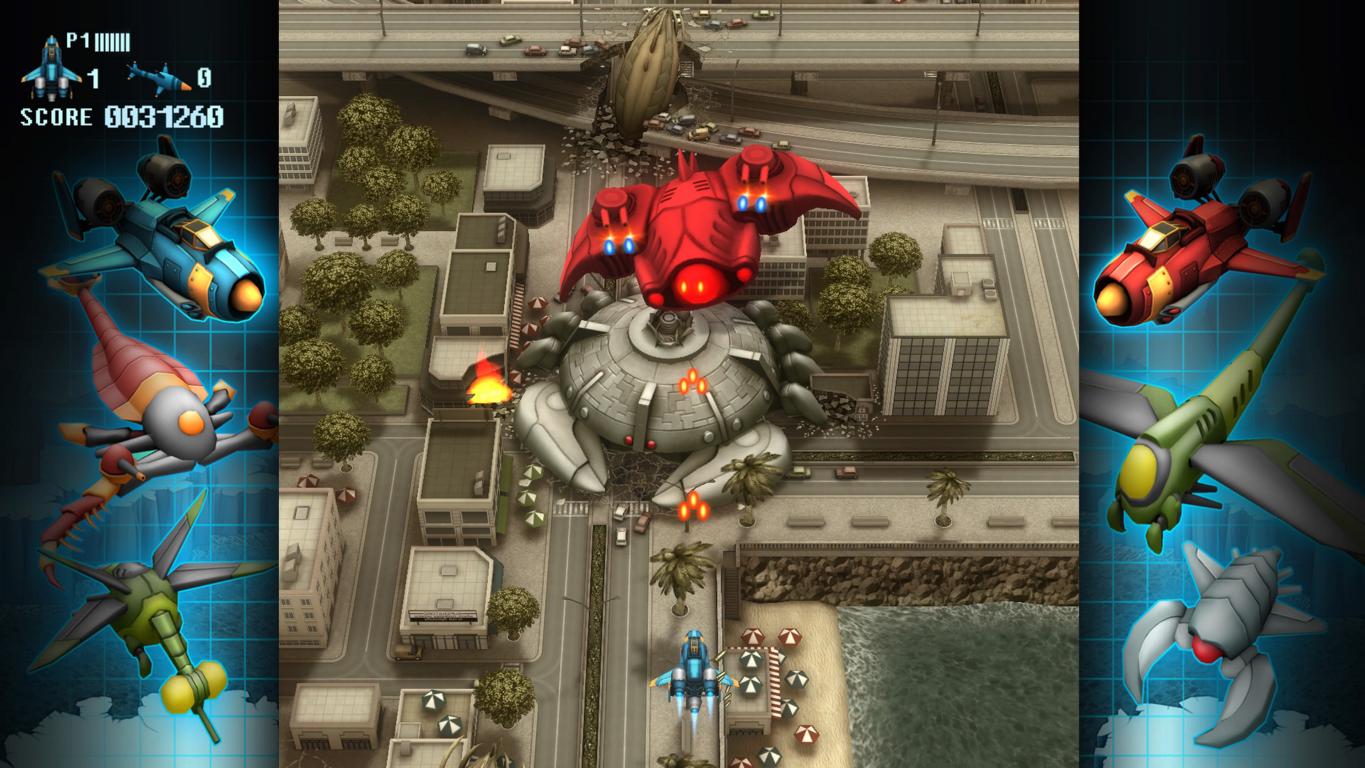Select the bomb stock icon
1365x768 pixels.
[x=156, y=76]
